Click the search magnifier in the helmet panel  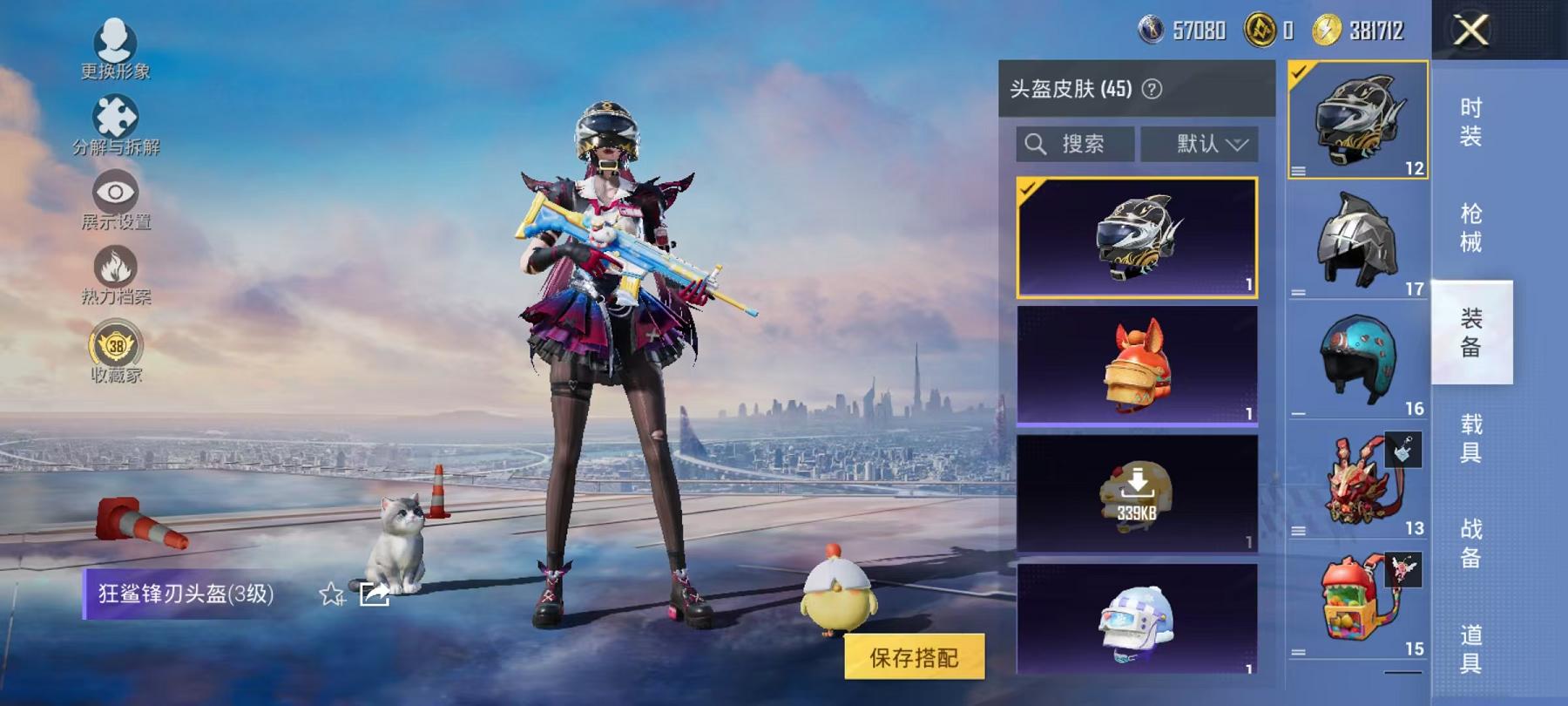click(1037, 144)
